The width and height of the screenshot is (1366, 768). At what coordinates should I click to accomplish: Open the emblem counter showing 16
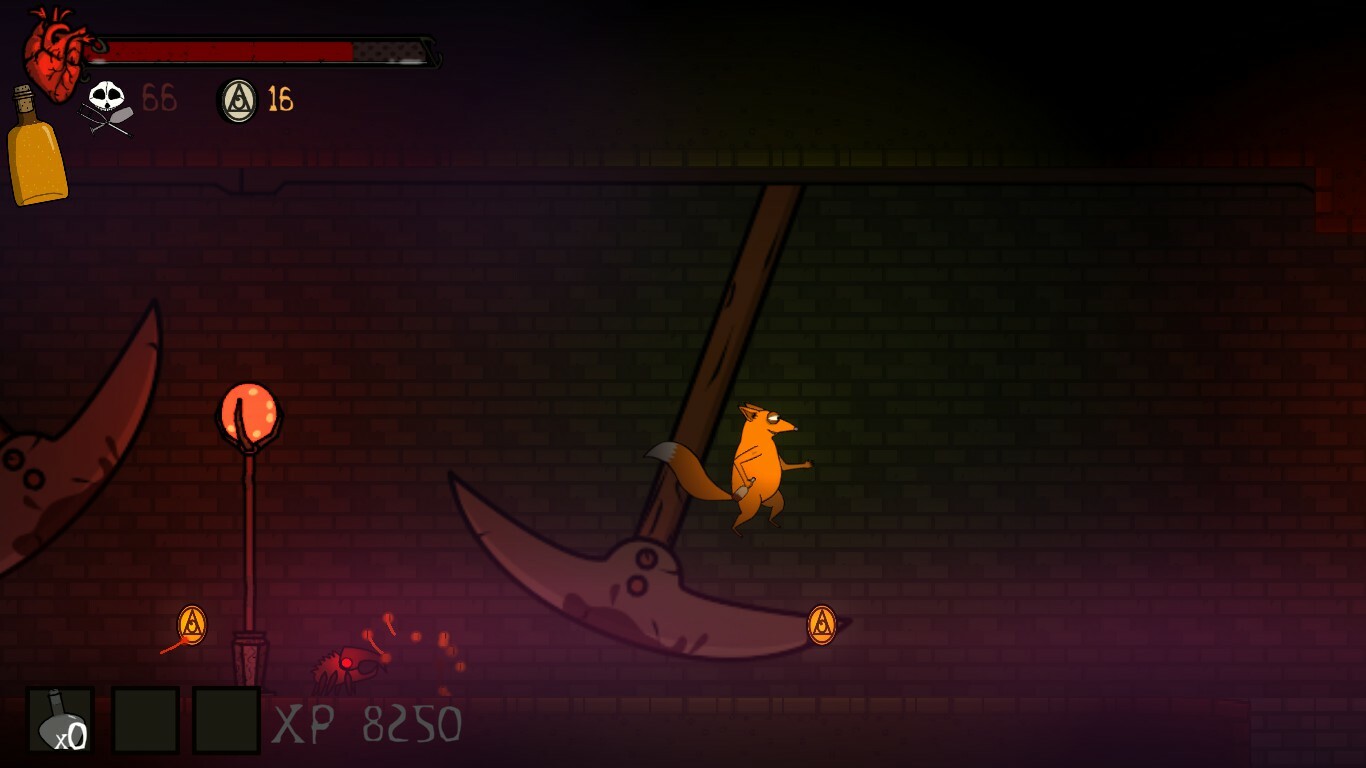point(280,98)
